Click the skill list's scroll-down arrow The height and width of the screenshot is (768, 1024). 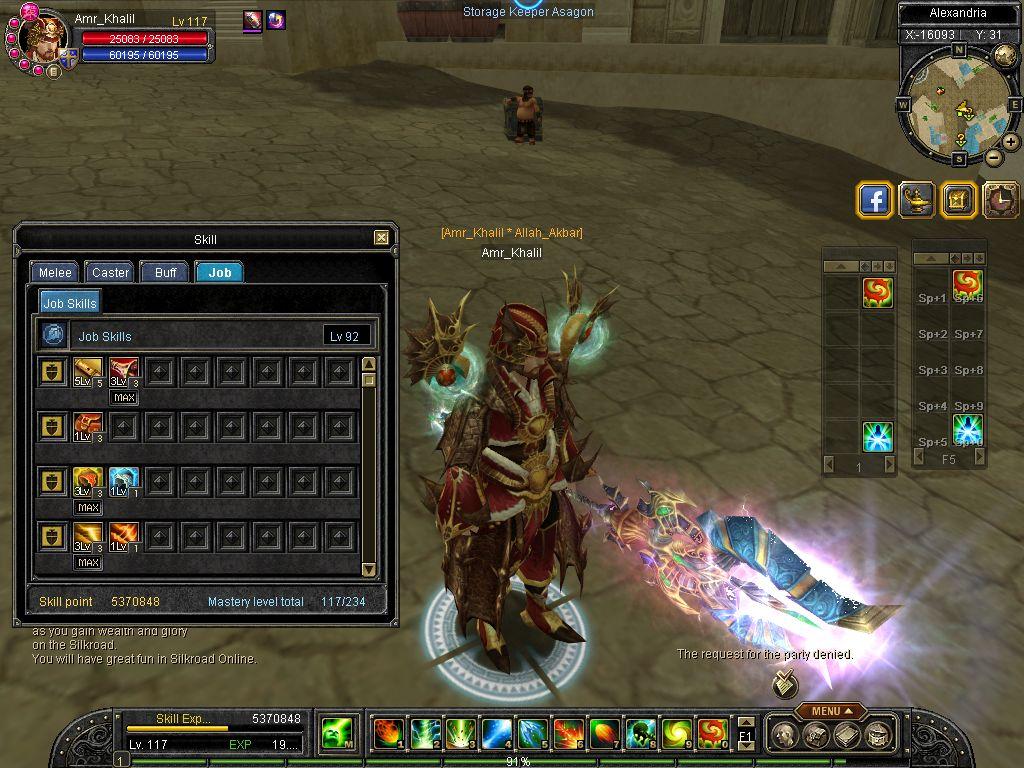(x=368, y=570)
